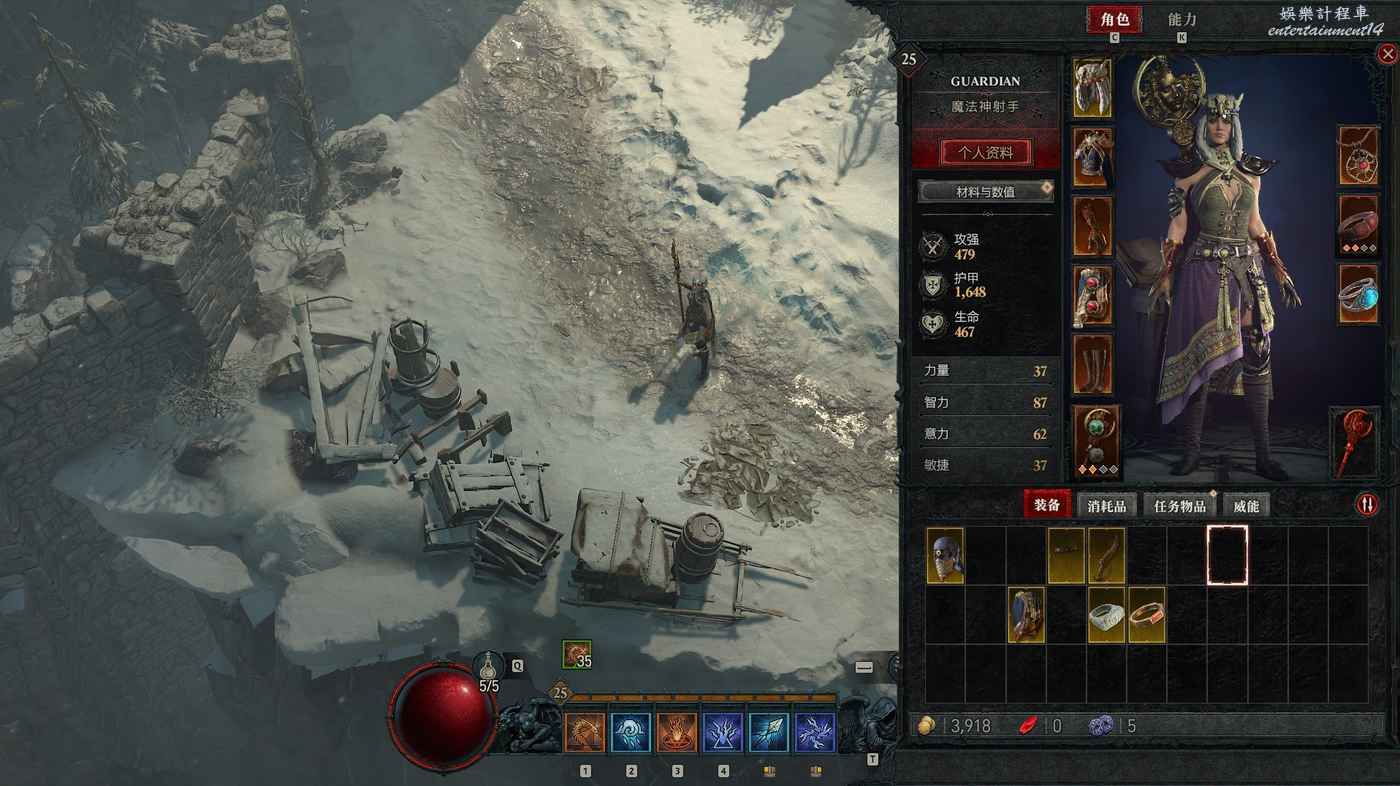Select the silver ring in inventory
This screenshot has width=1400, height=786.
[x=1106, y=615]
